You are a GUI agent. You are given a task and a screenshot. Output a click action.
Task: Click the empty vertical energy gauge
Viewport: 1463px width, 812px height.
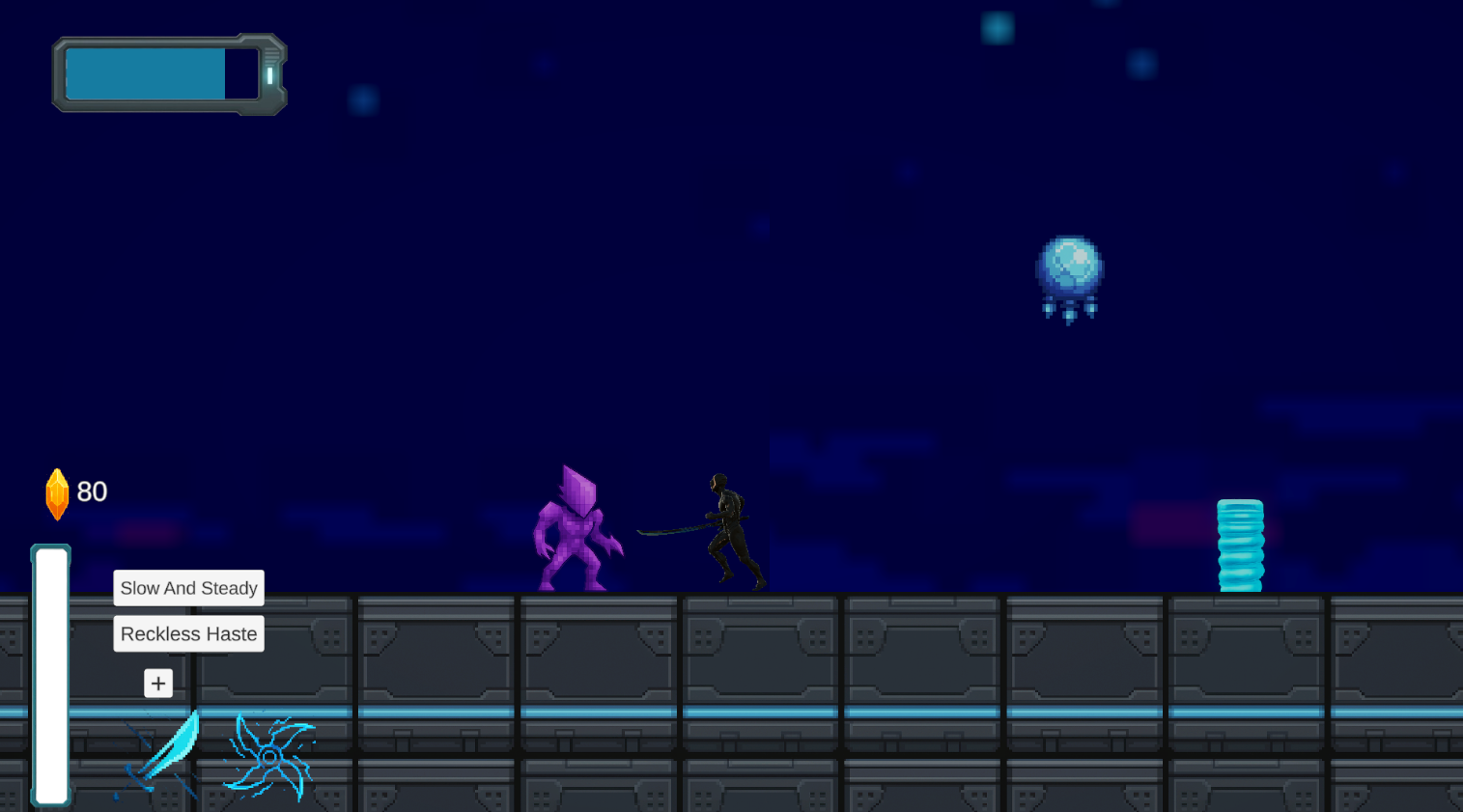(x=51, y=676)
